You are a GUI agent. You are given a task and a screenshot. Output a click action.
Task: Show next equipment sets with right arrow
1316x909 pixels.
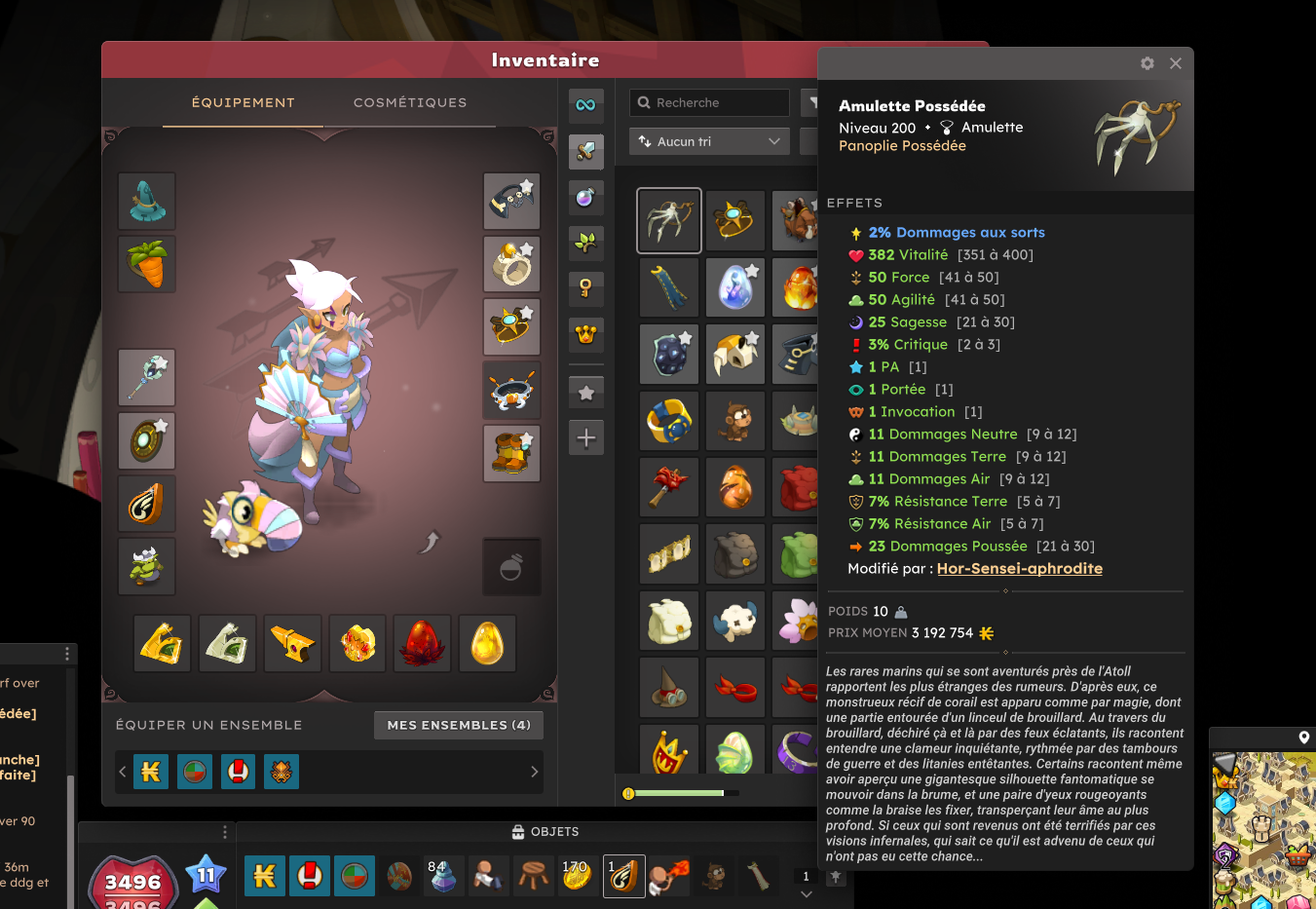click(534, 772)
